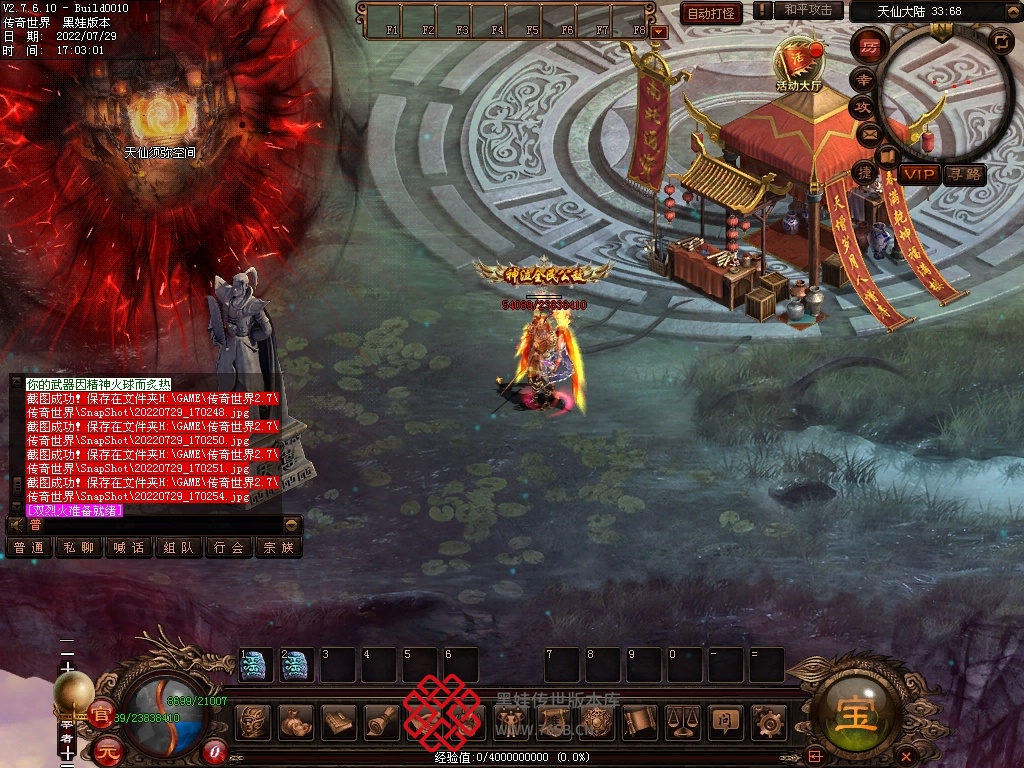This screenshot has width=1024, height=768.
Task: Click the round 攻 button by the minimap
Action: (x=863, y=106)
